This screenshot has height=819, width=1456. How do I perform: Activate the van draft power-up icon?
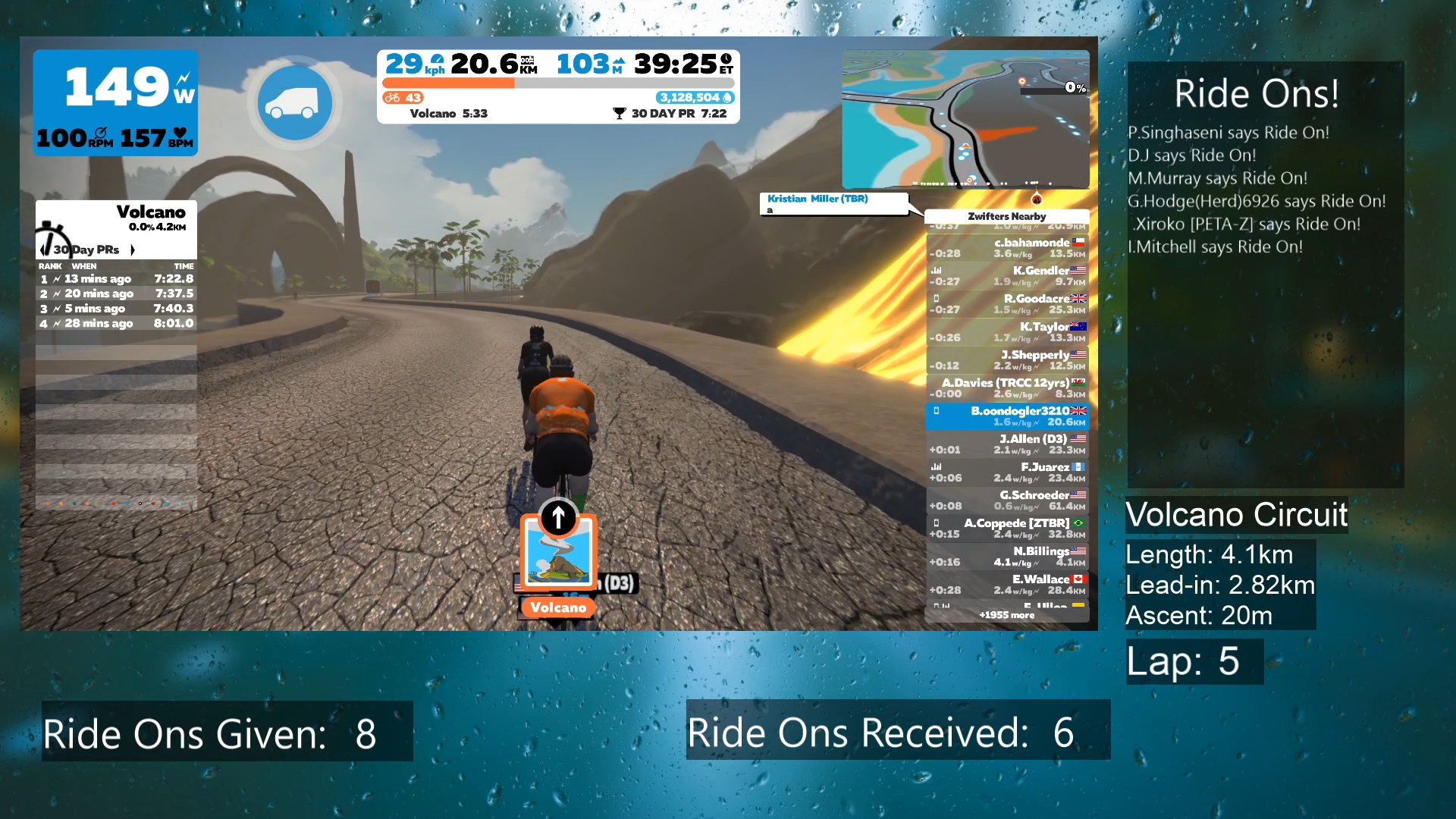tap(295, 102)
